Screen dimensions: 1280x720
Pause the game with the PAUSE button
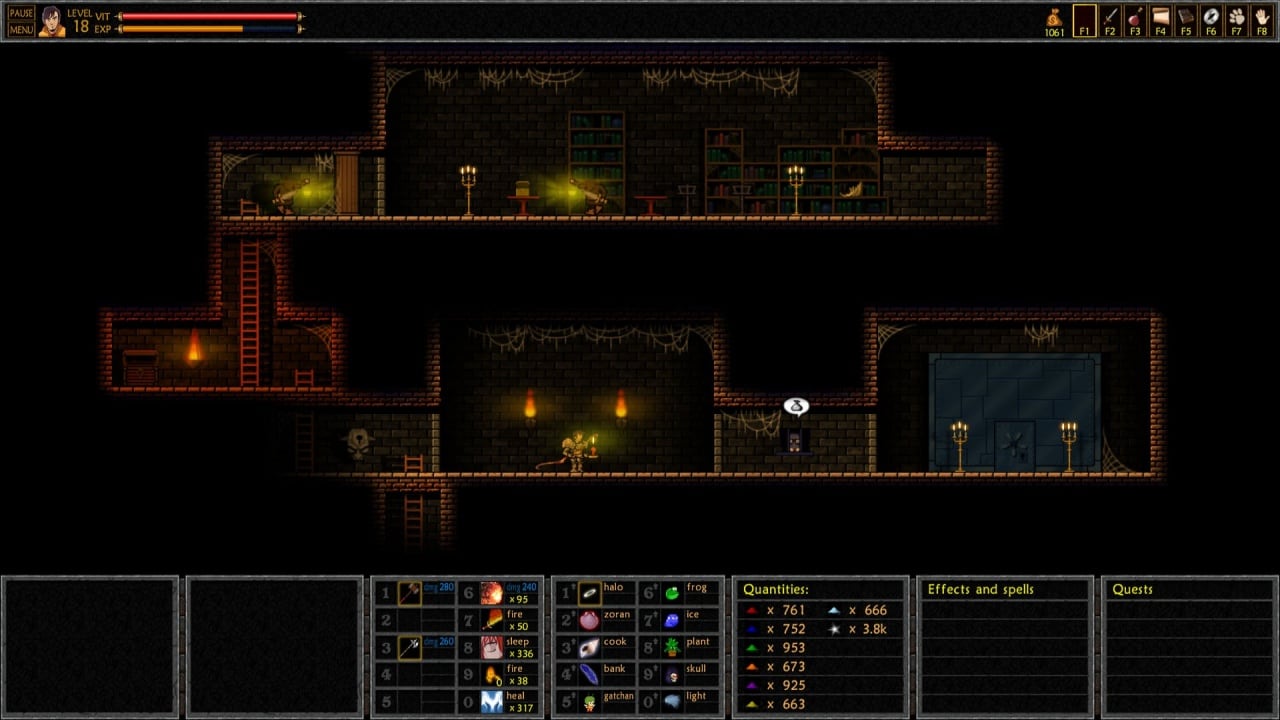21,14
